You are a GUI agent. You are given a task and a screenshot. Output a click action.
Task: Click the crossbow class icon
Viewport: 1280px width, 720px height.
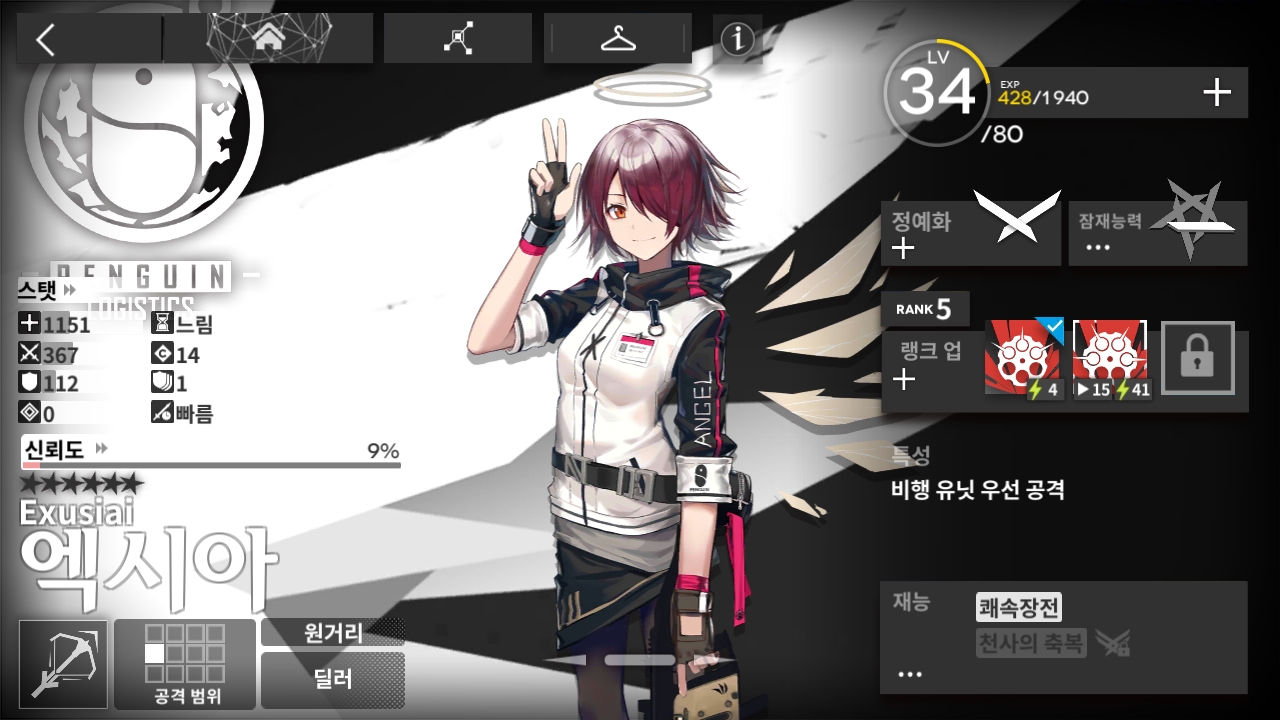63,664
